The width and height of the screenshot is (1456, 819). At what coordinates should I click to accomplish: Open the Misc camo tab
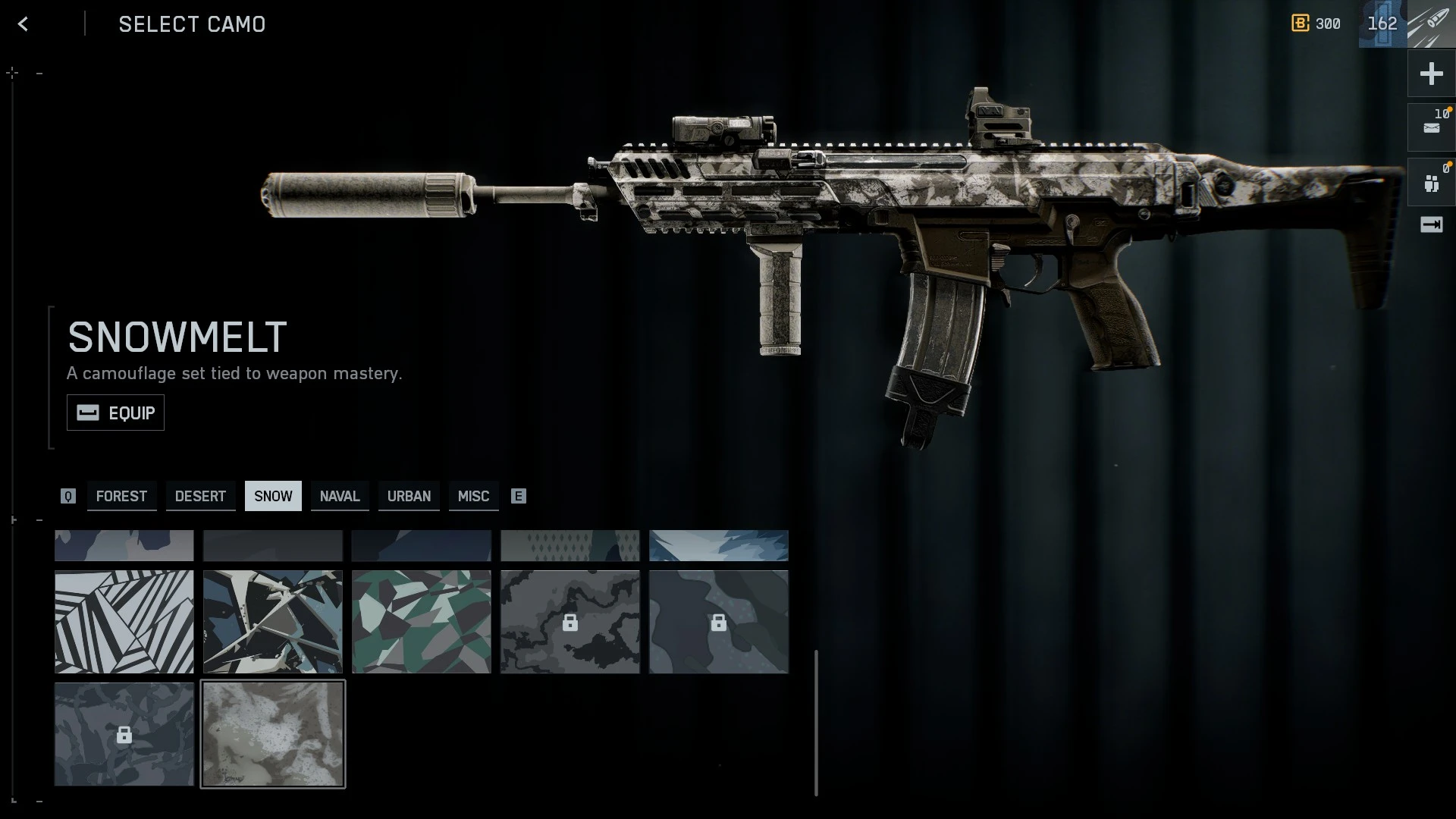[473, 496]
